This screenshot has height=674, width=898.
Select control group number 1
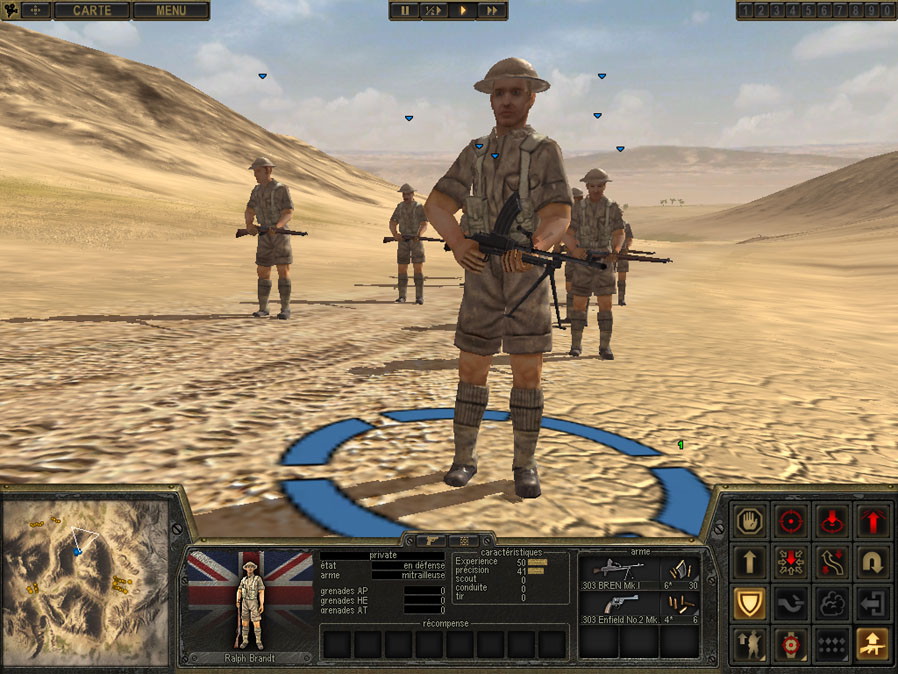tap(744, 11)
